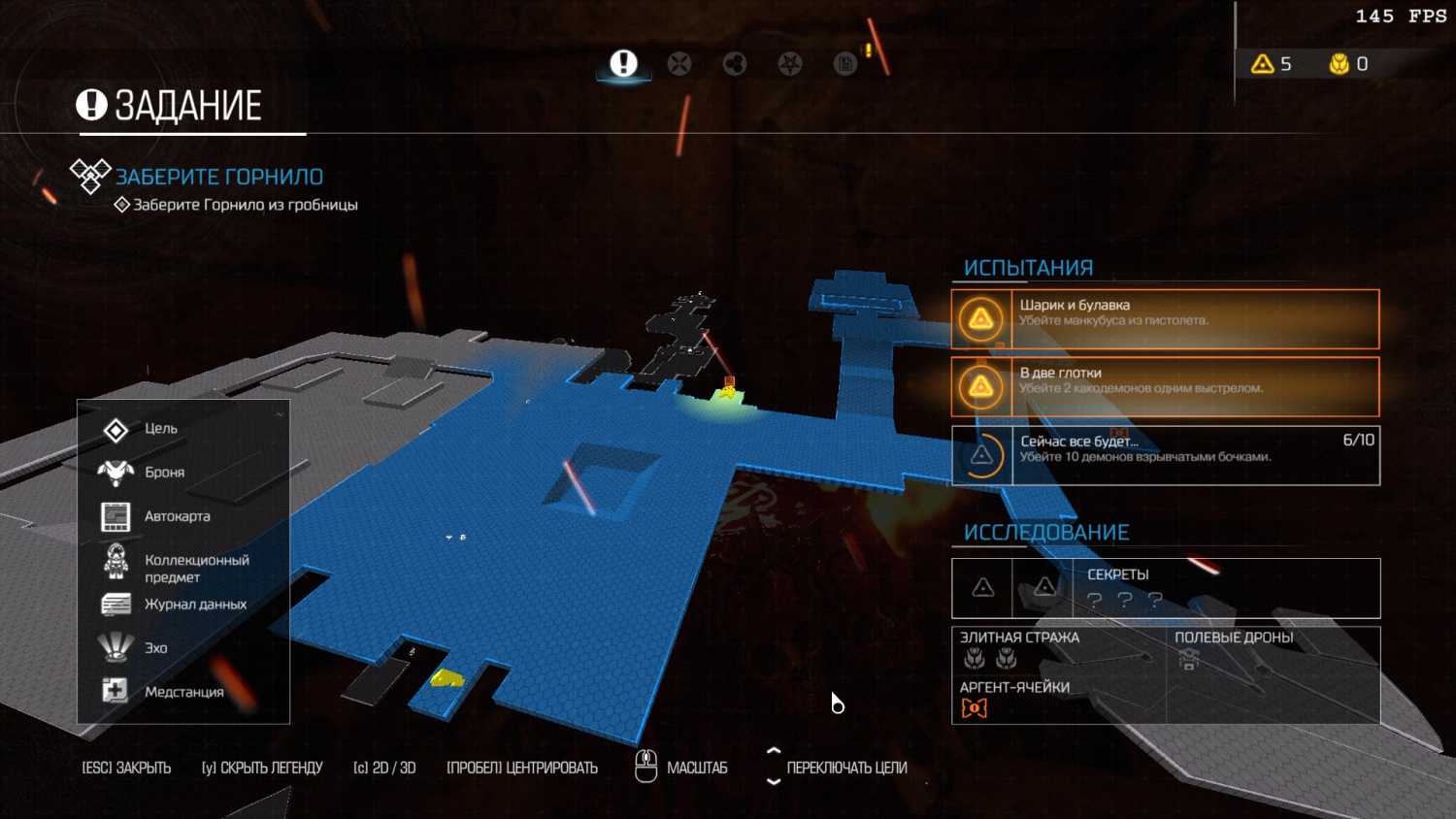The image size is (1456, 819).
Task: Choose the "В две глотки" challenge
Action: (1165, 386)
